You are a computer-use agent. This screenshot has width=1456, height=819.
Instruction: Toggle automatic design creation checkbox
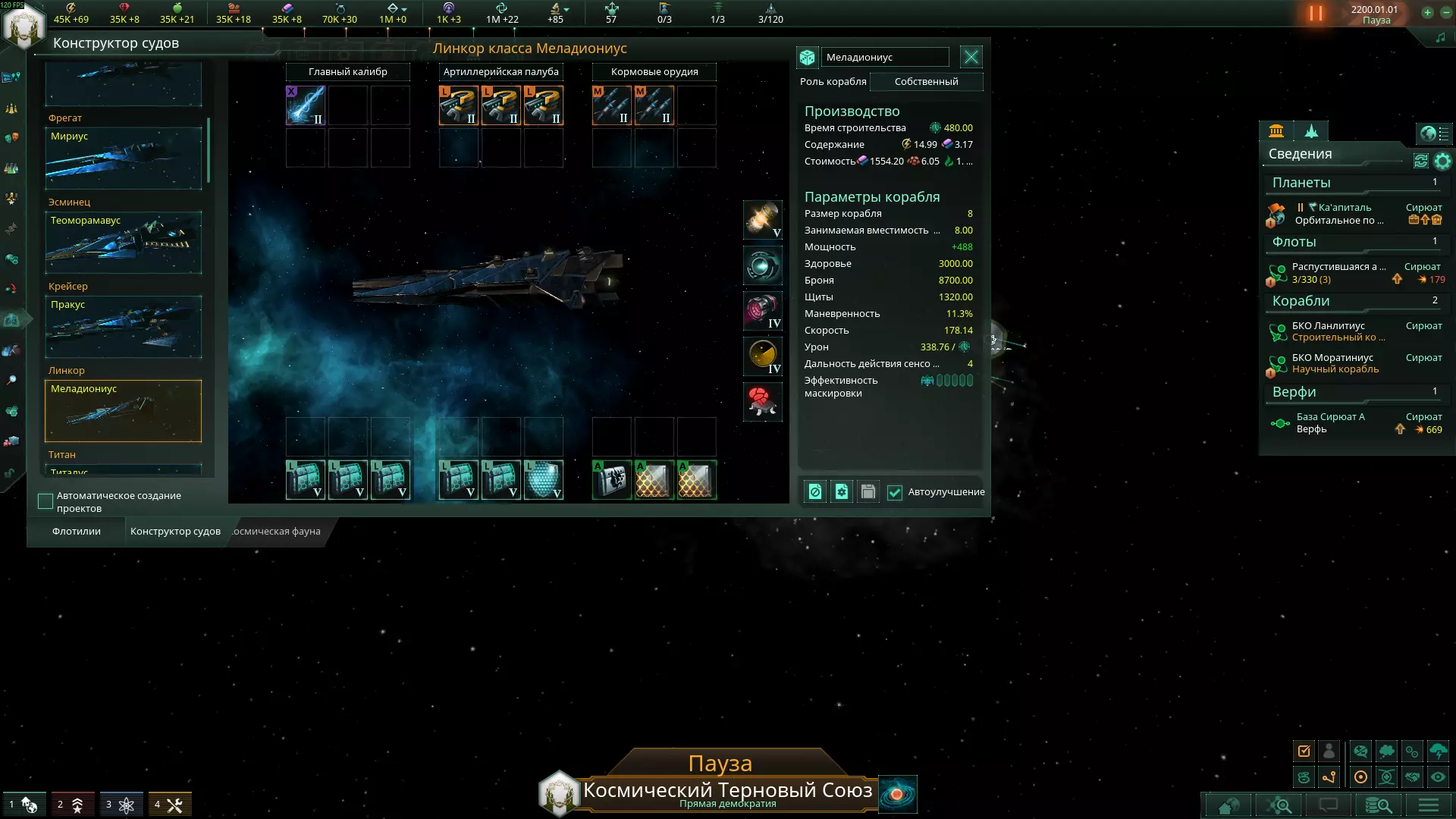pos(45,501)
